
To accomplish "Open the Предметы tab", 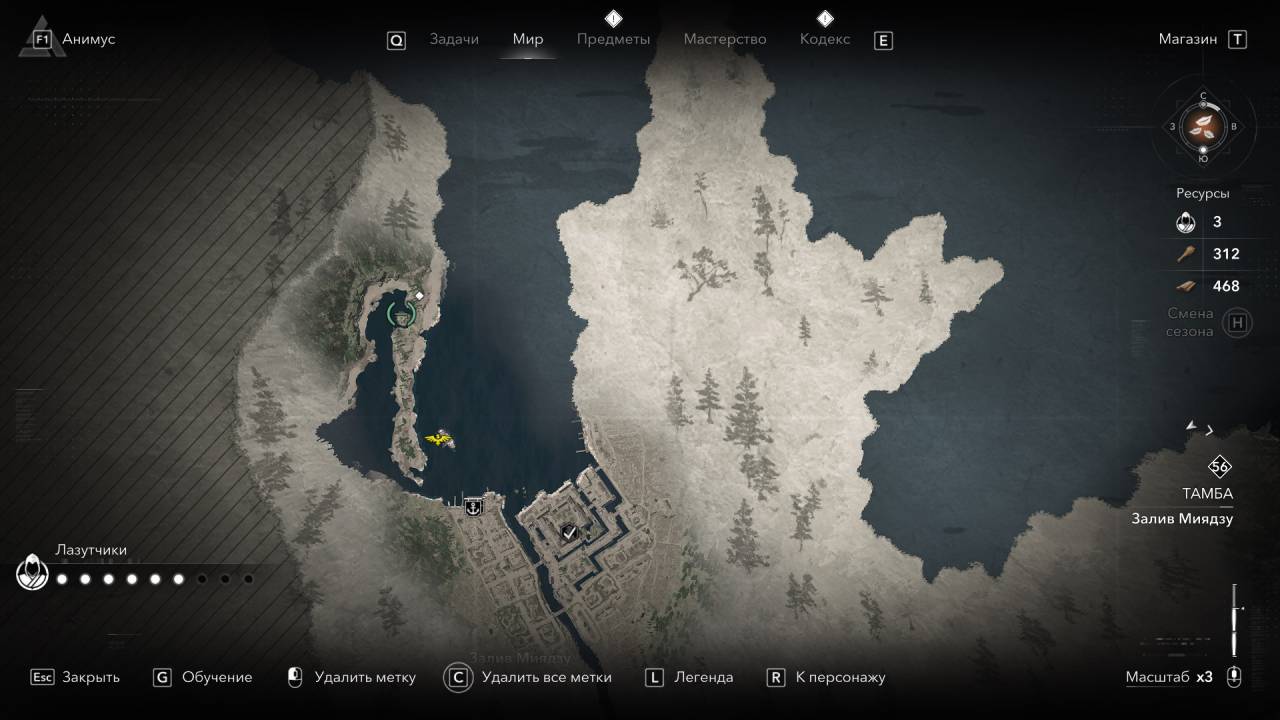I will click(613, 39).
